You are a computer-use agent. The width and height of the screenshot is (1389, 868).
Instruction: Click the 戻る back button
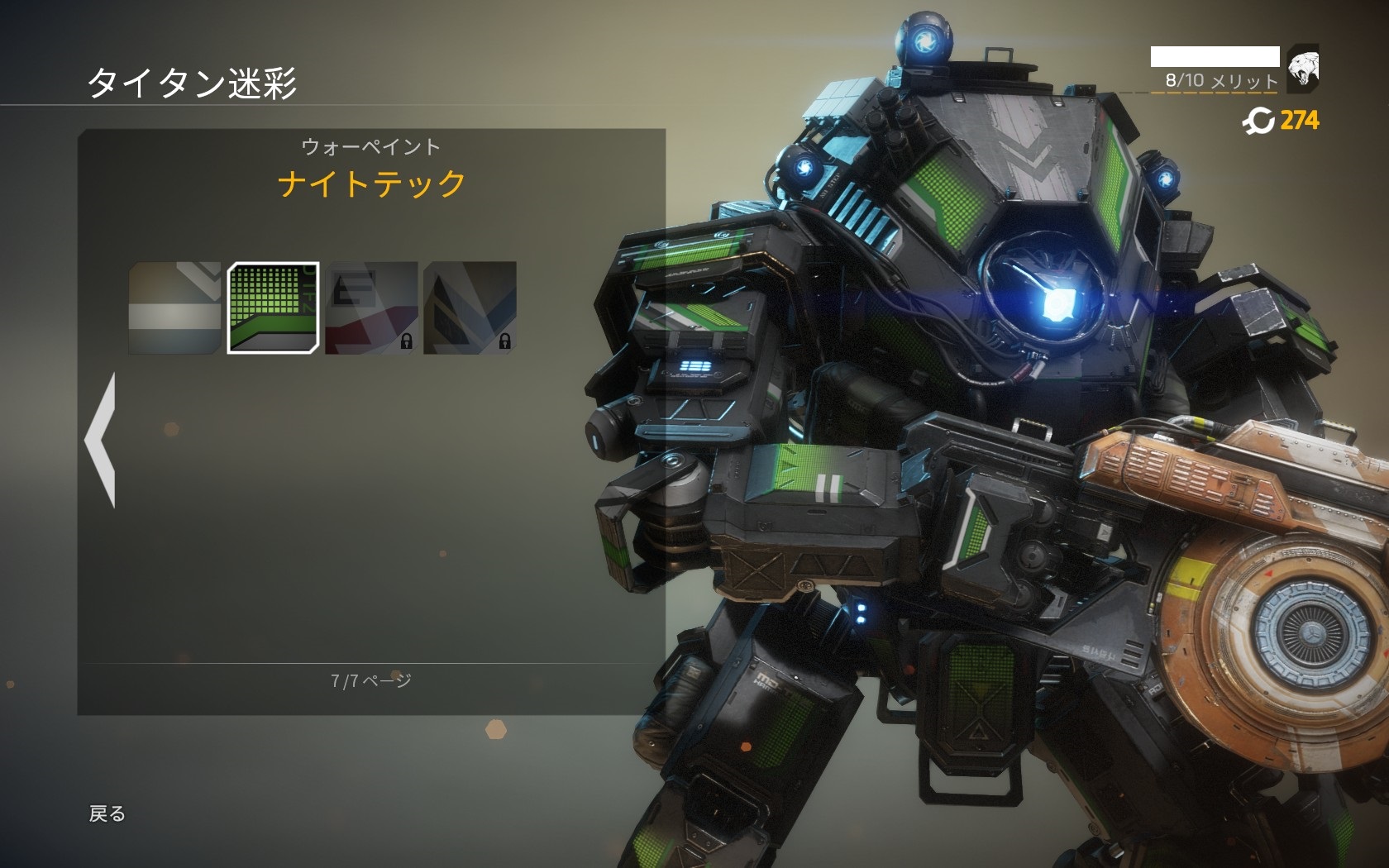click(x=107, y=814)
